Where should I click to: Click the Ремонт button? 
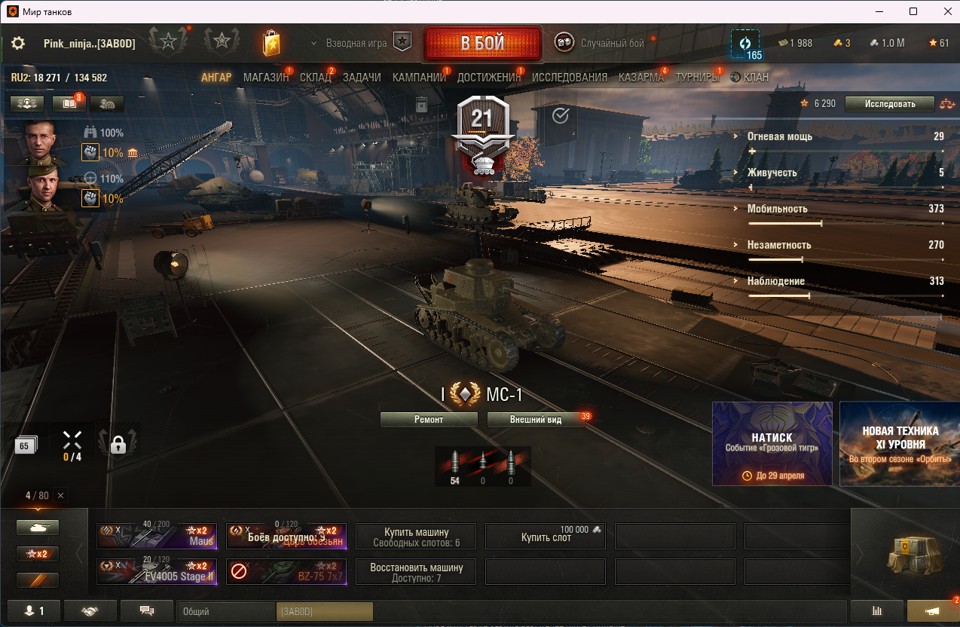pyautogui.click(x=429, y=420)
